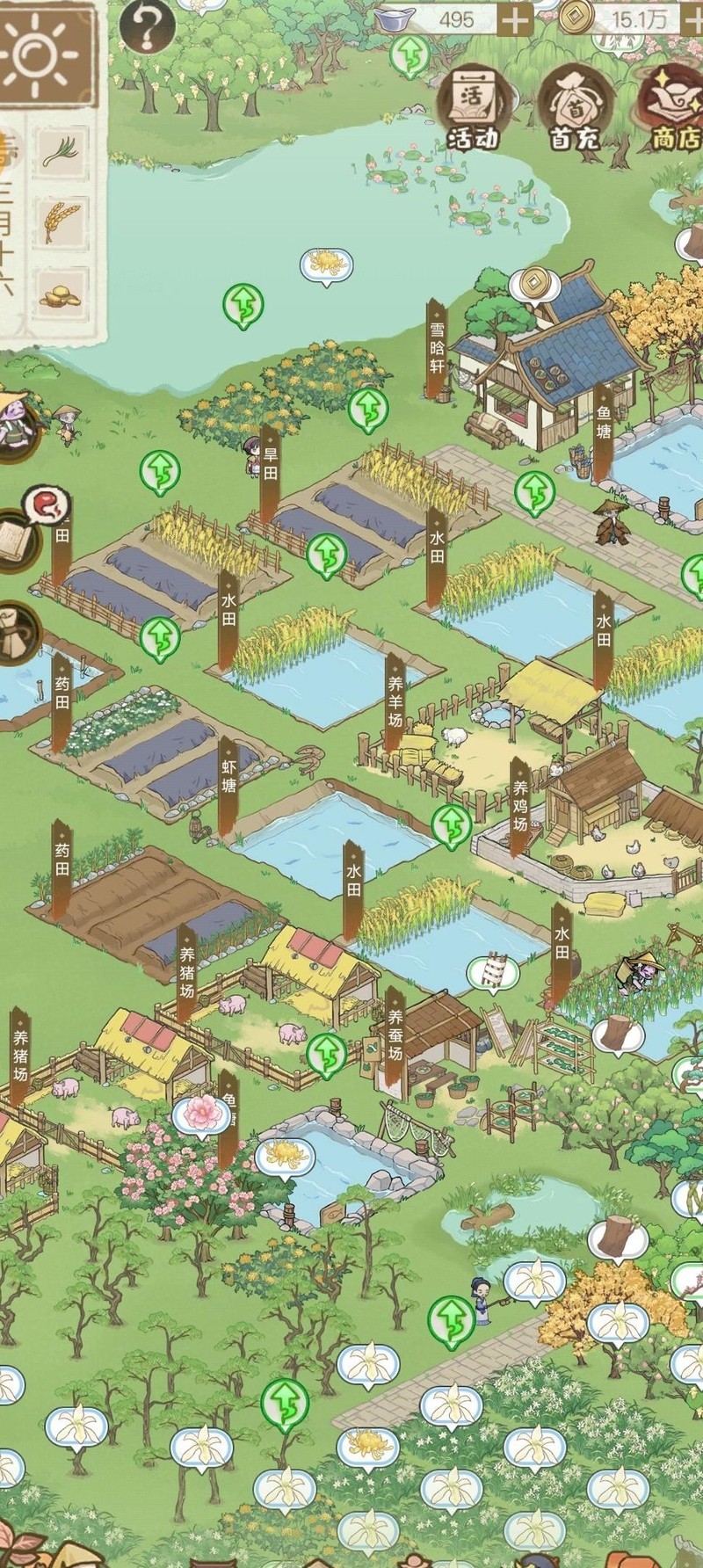The image size is (703, 1568).
Task: Collect the copper coin bubble above the house
Action: (x=532, y=283)
